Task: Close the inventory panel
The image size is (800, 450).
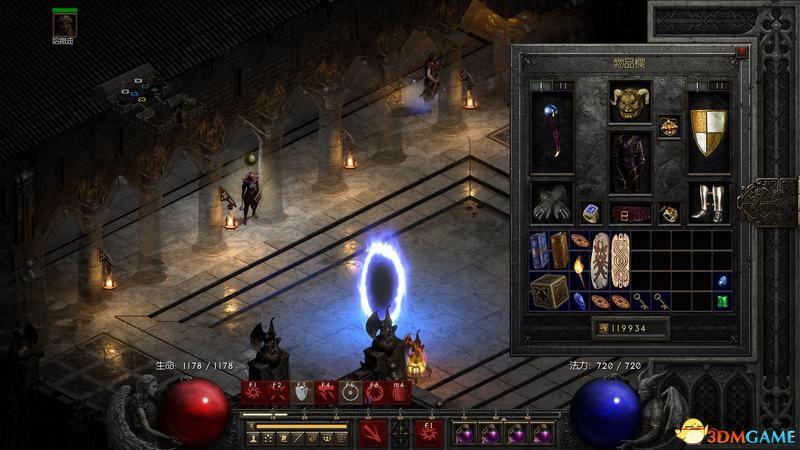Action: (739, 48)
